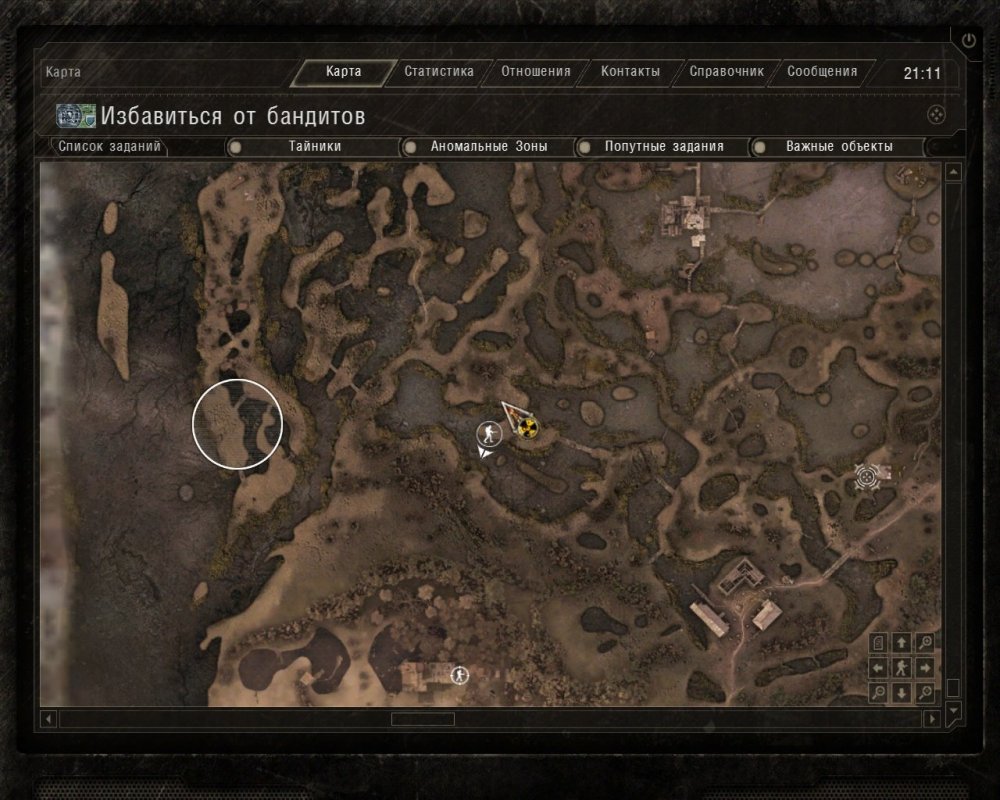This screenshot has height=800, width=1000.
Task: Show the Сообщения tab
Action: 822,72
